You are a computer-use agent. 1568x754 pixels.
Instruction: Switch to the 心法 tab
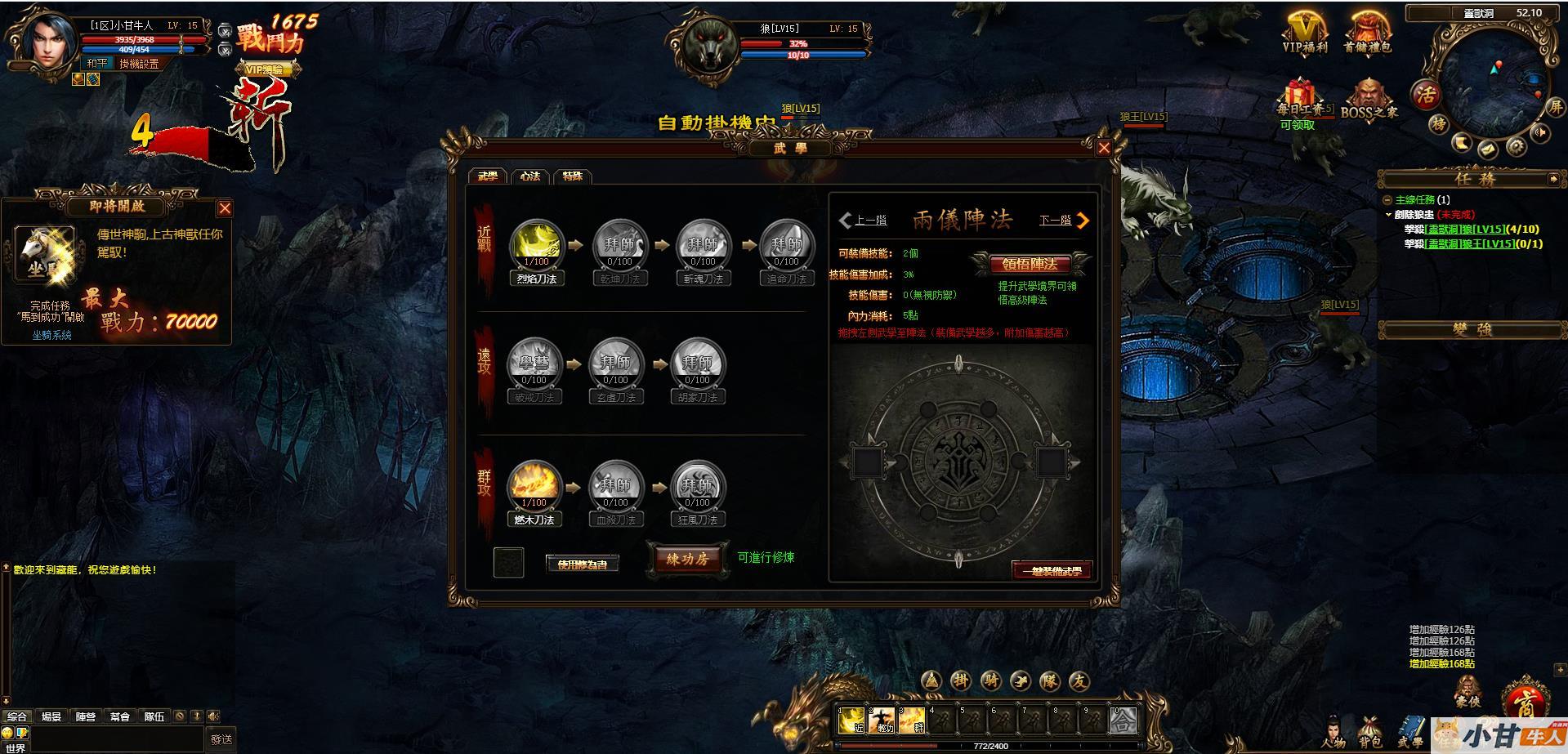click(531, 176)
